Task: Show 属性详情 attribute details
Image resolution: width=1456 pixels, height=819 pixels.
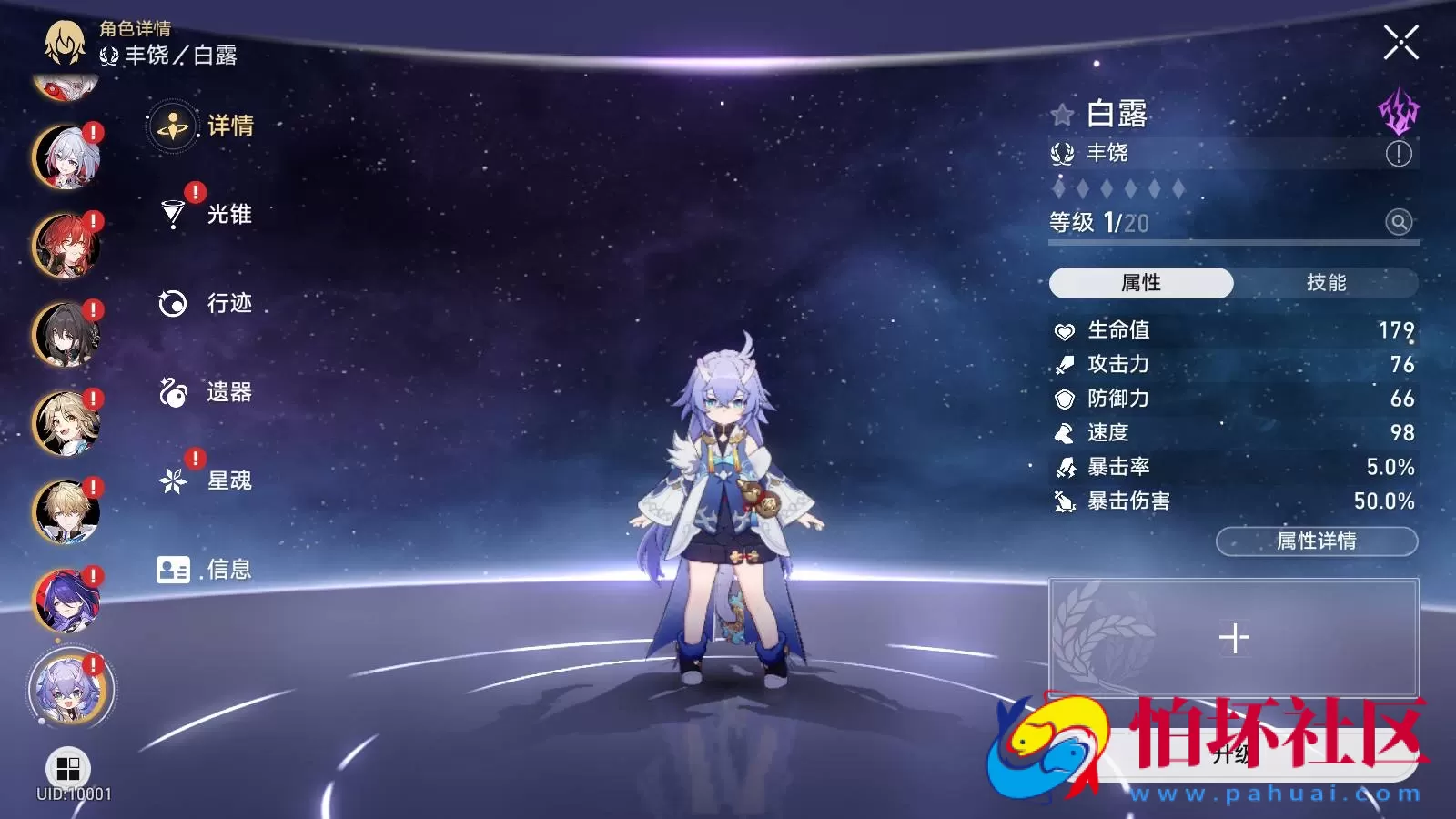Action: point(1316,541)
